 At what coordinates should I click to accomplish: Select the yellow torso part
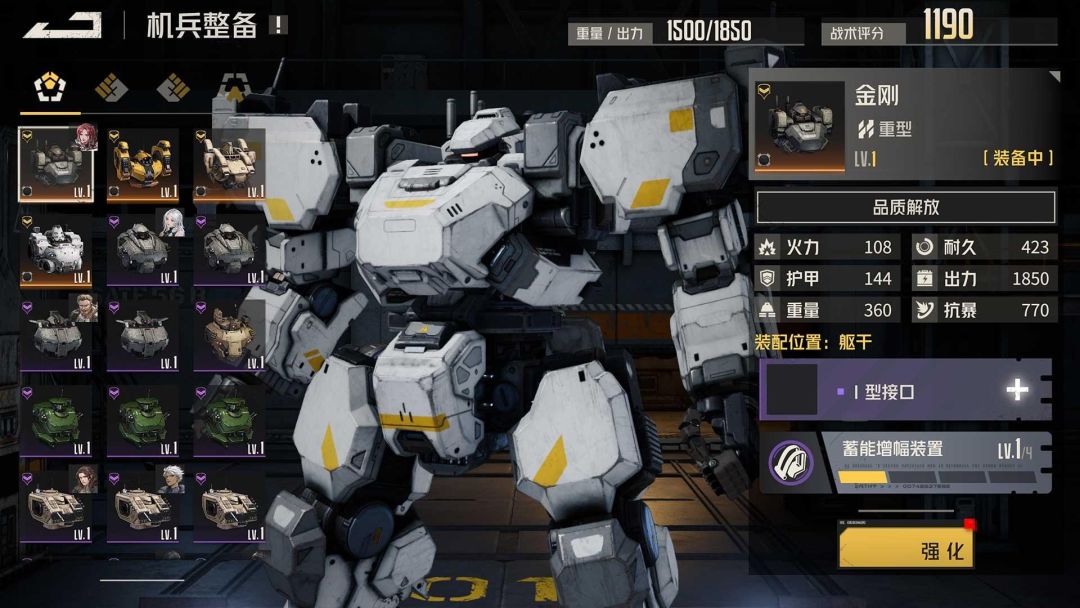pyautogui.click(x=142, y=164)
